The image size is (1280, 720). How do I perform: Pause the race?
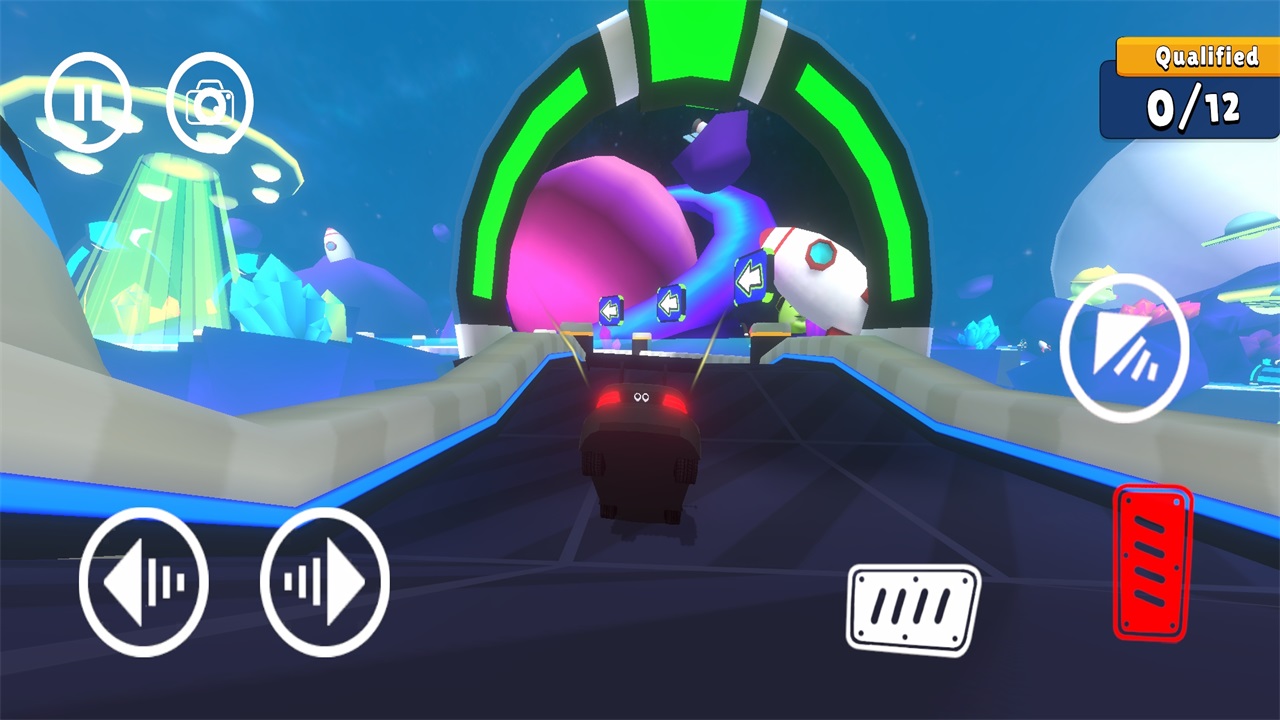click(88, 102)
